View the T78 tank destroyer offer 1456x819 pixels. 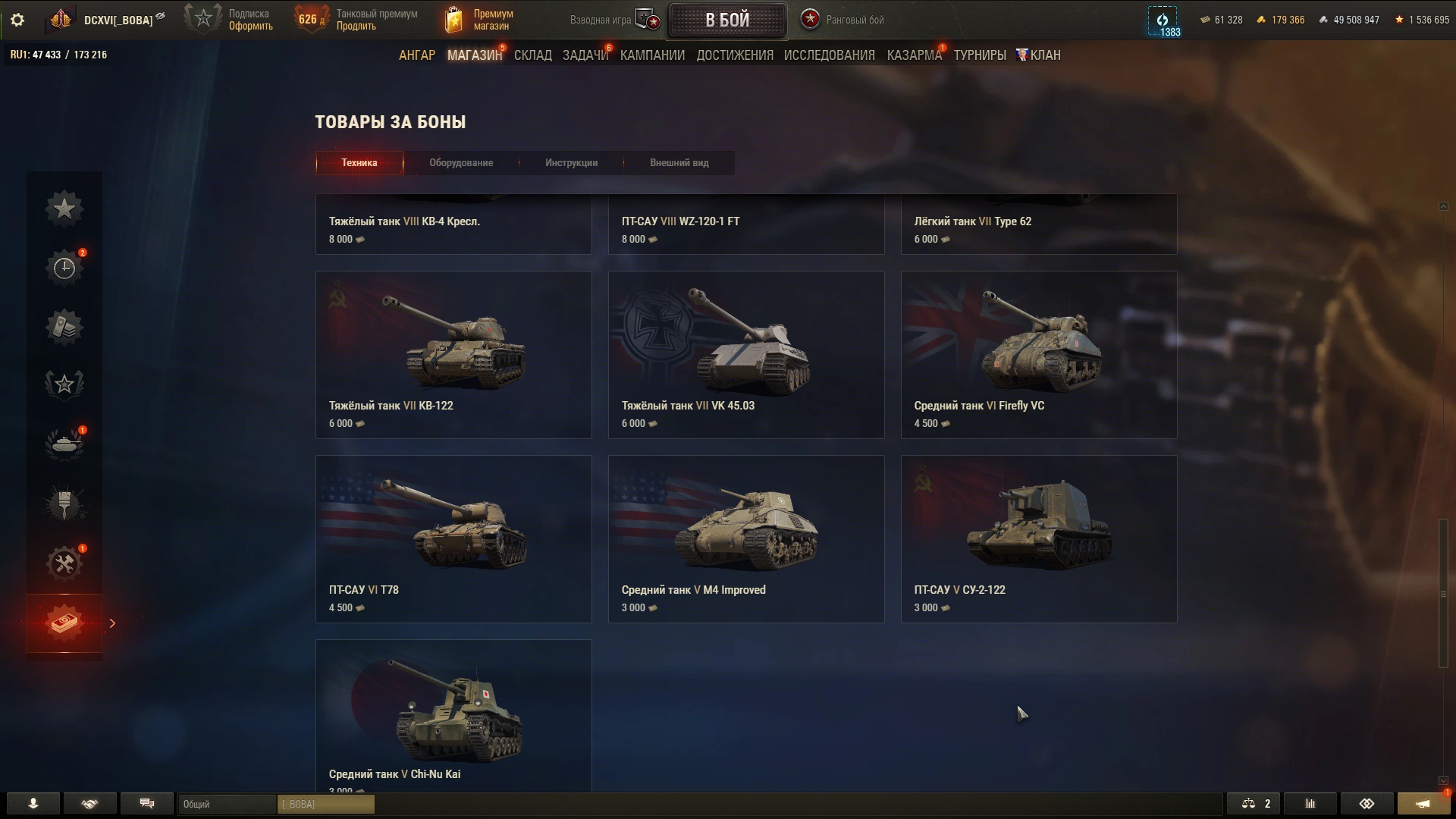[453, 539]
